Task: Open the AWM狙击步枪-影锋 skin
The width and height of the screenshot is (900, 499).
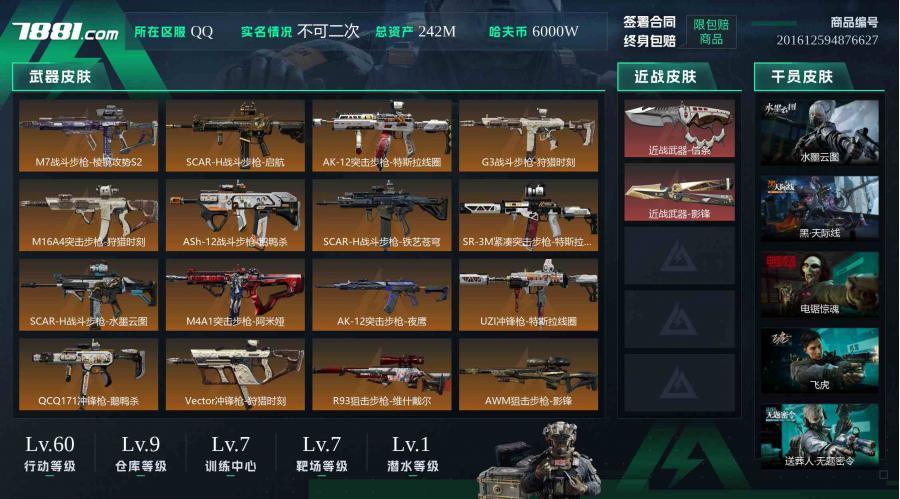Action: click(x=528, y=373)
